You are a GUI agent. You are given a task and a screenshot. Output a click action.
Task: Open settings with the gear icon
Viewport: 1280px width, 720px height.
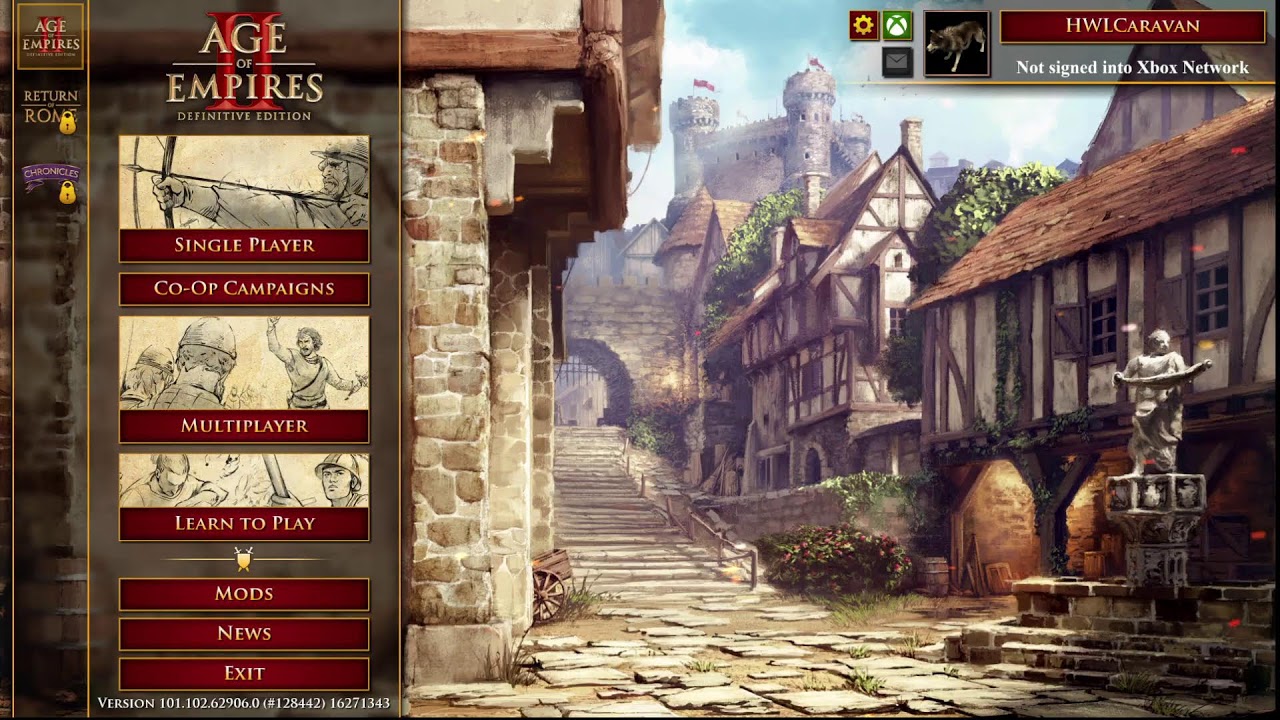pyautogui.click(x=864, y=25)
